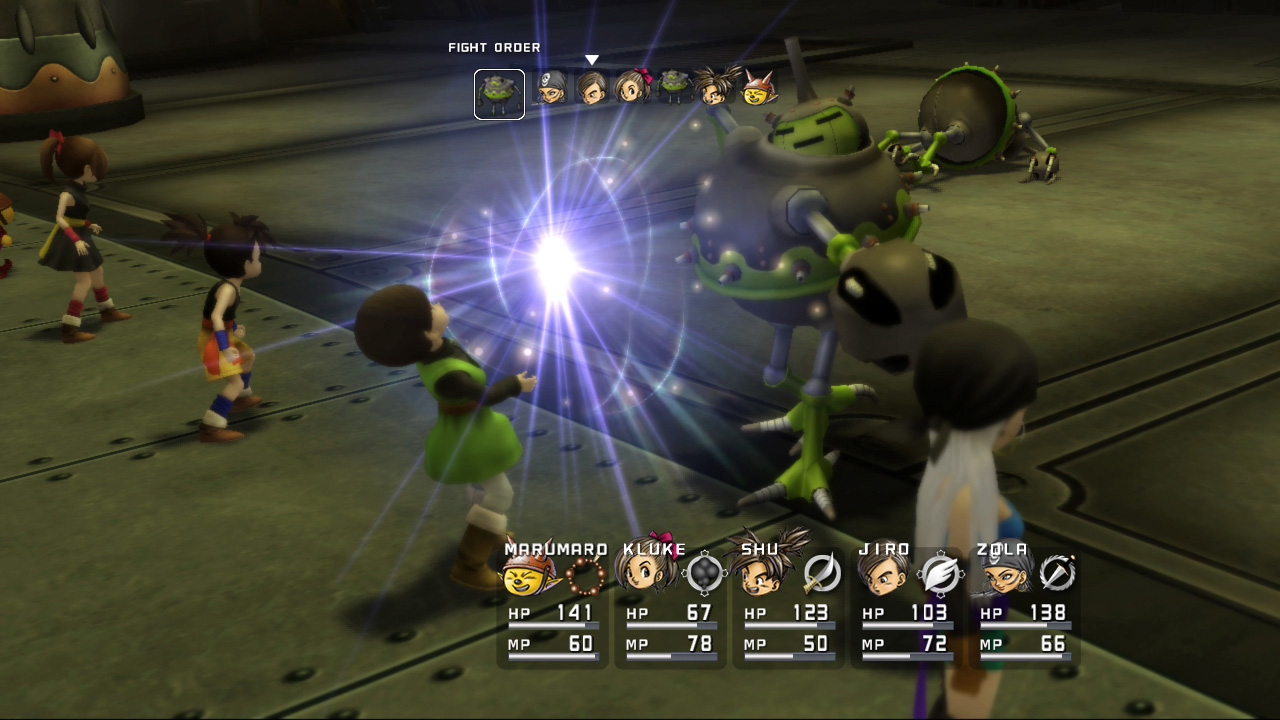Viewport: 1280px width, 720px height.
Task: Select Shu's portrait in the fight order
Action: click(x=716, y=88)
